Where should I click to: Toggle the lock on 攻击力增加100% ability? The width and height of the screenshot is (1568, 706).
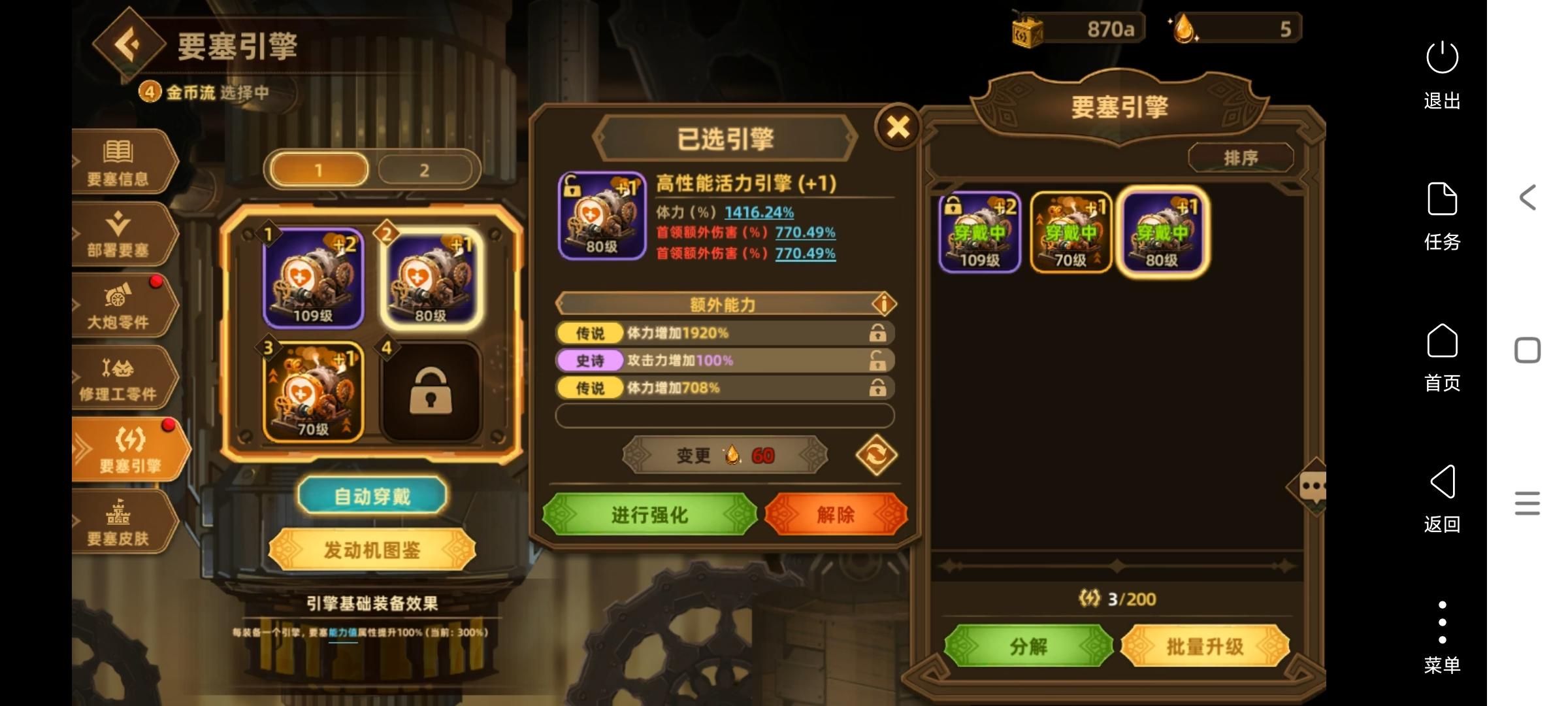click(878, 360)
